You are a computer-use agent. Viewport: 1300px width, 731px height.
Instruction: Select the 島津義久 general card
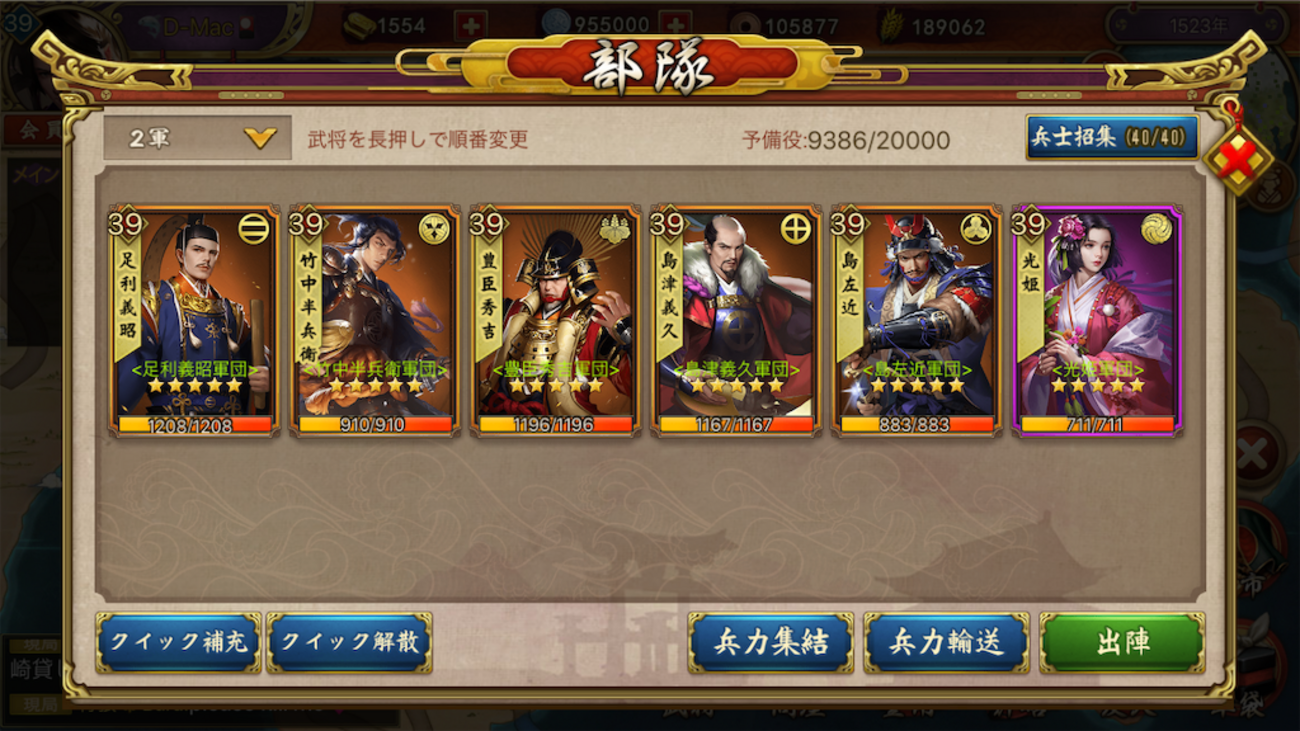coord(735,320)
